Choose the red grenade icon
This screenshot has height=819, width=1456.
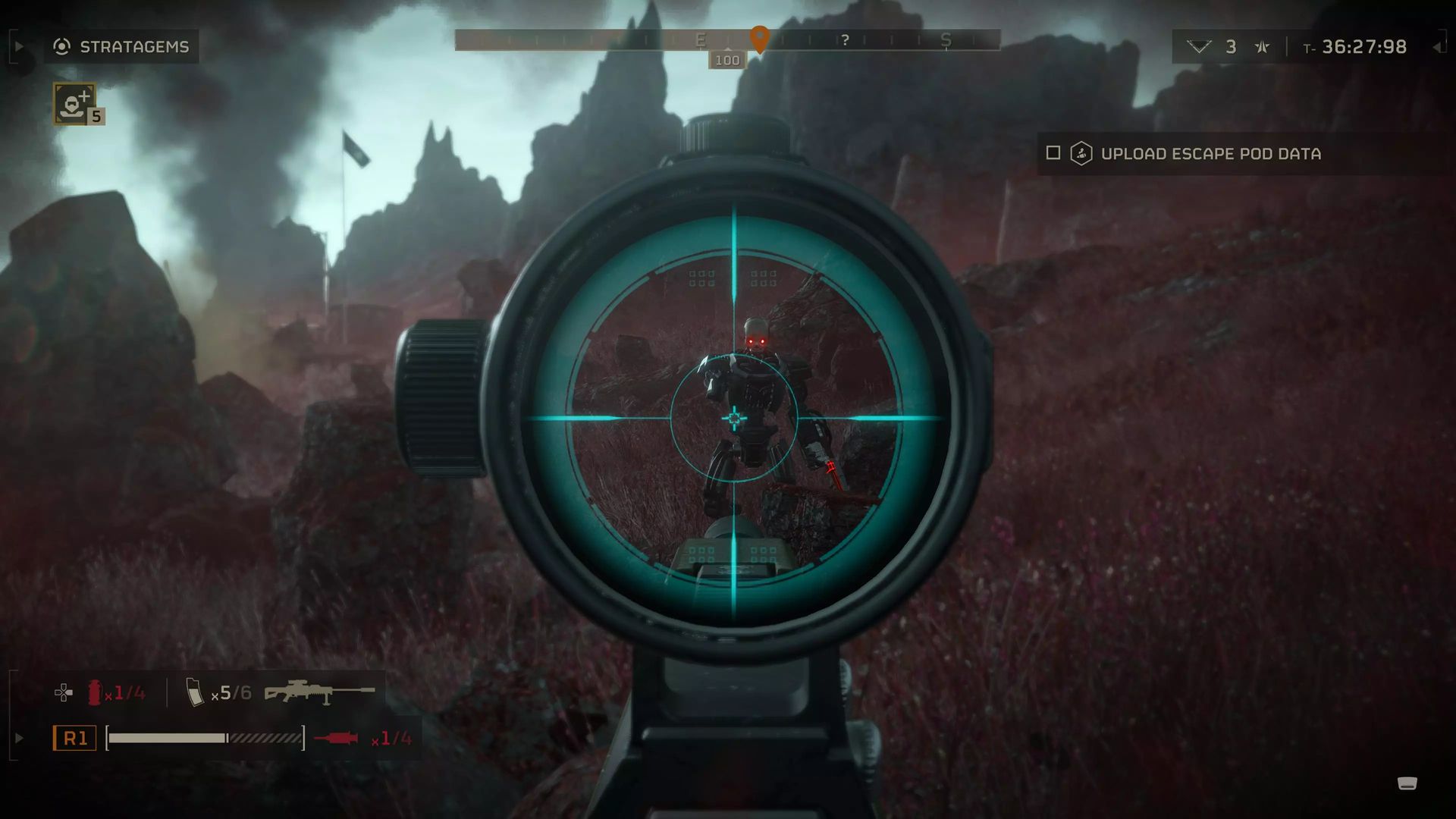95,692
